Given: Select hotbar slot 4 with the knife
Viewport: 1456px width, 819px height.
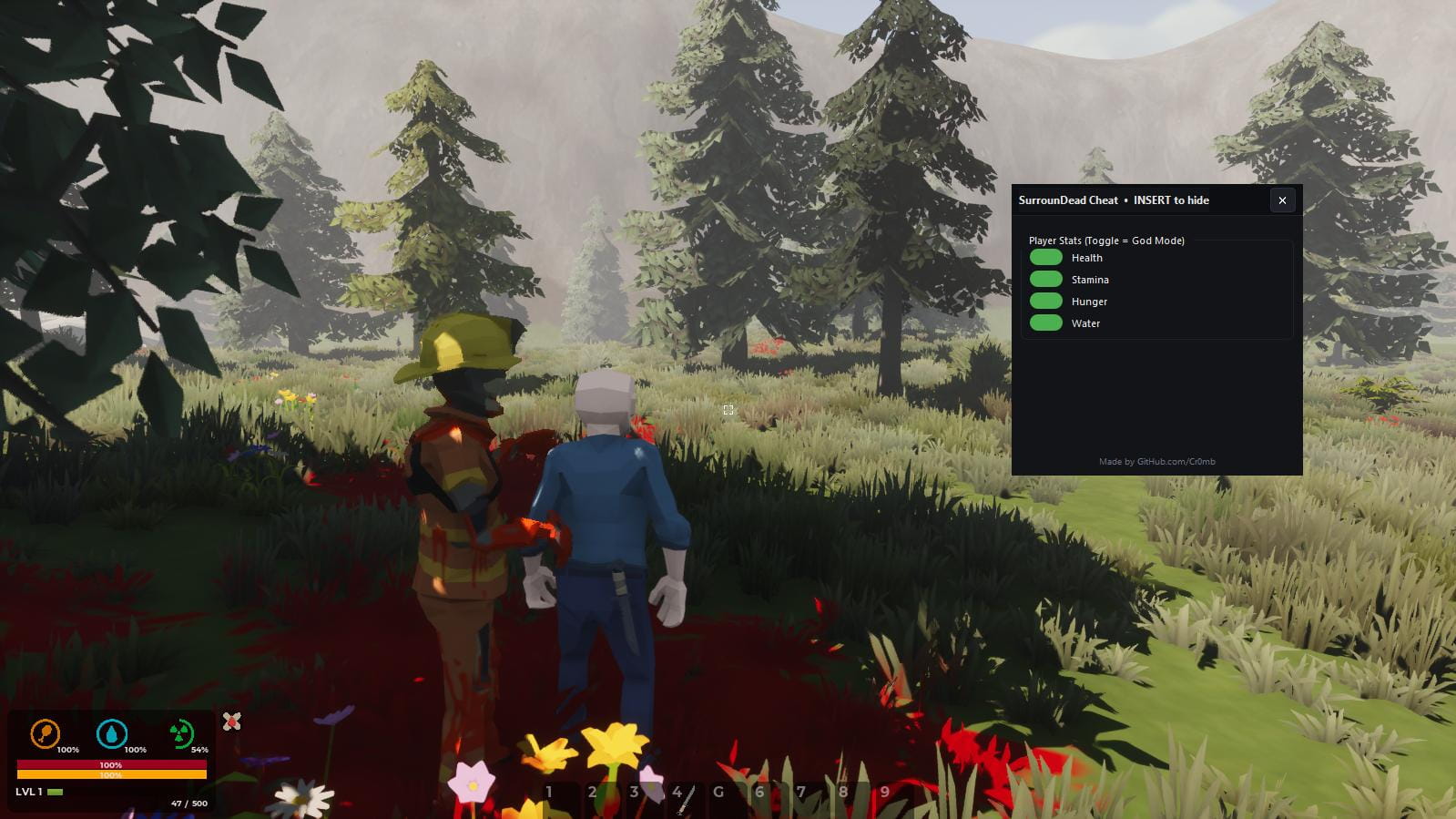Looking at the screenshot, I should 680,794.
